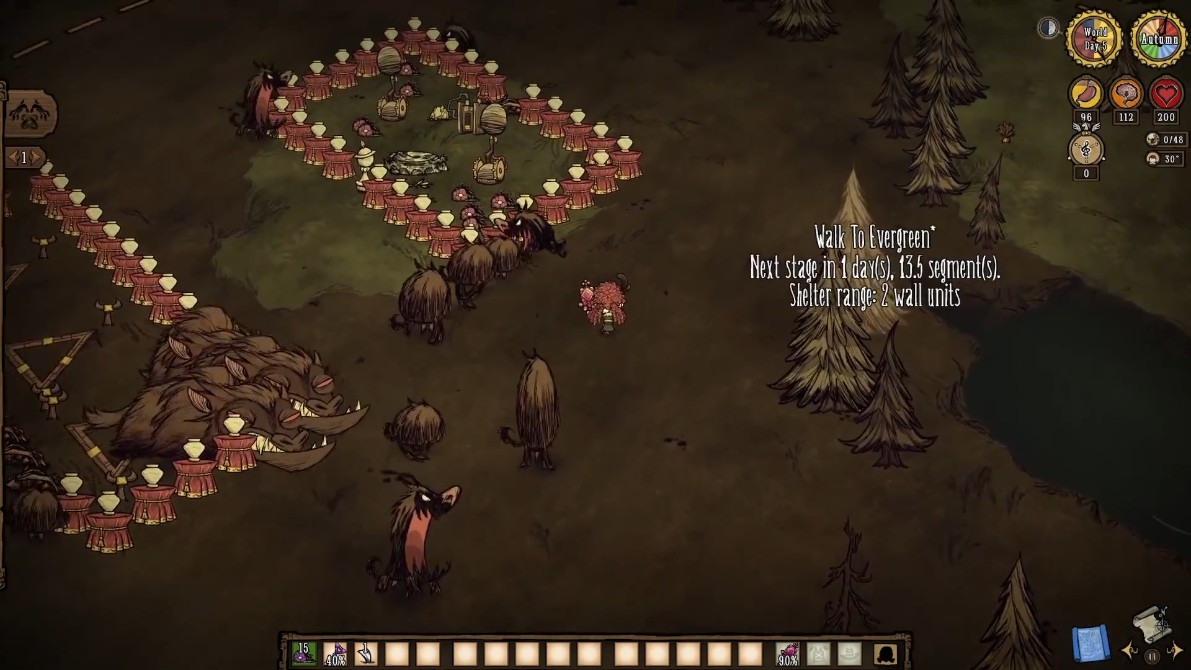Click the red heart health badge
The height and width of the screenshot is (670, 1191).
tap(1166, 94)
